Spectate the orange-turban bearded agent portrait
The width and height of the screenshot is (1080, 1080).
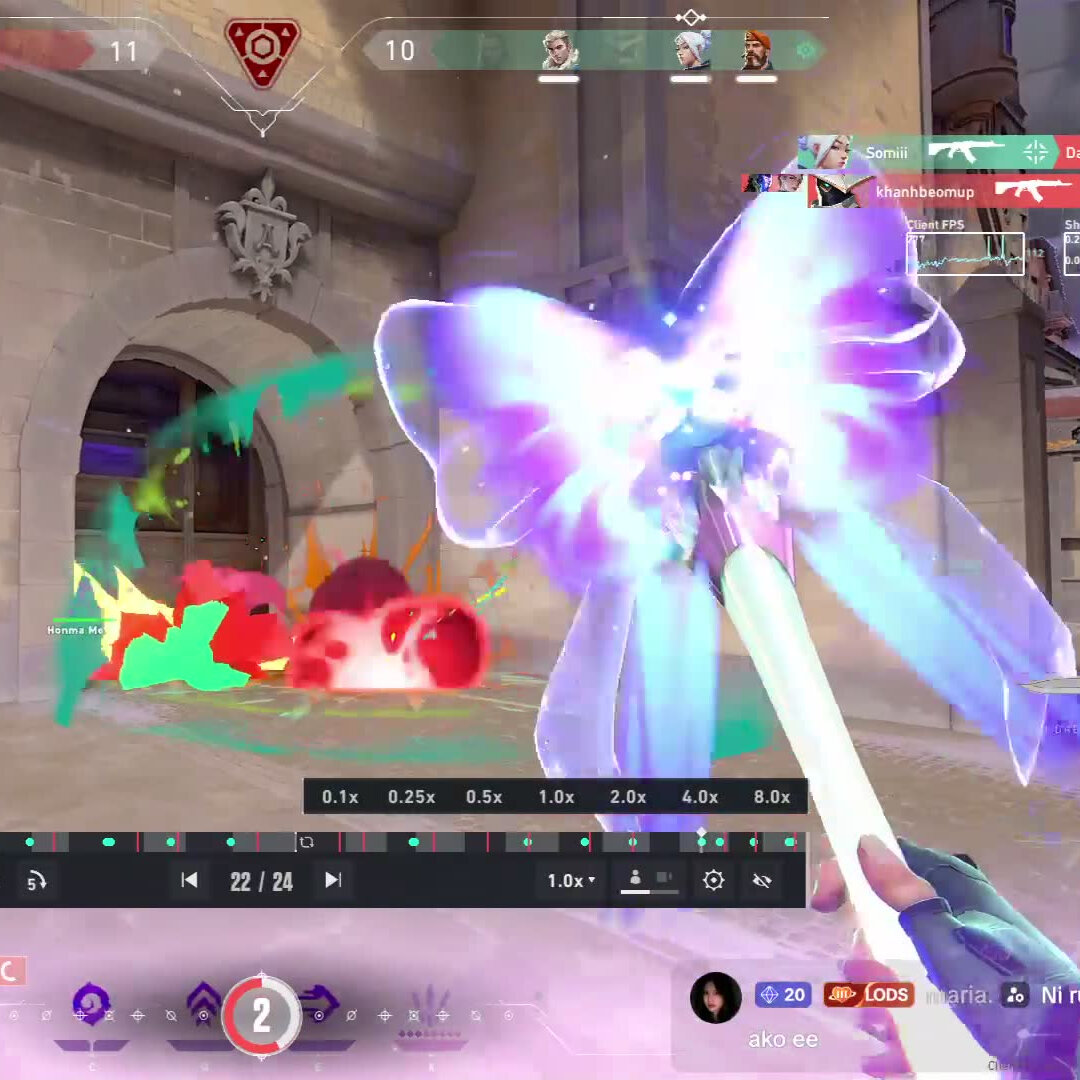[x=757, y=50]
